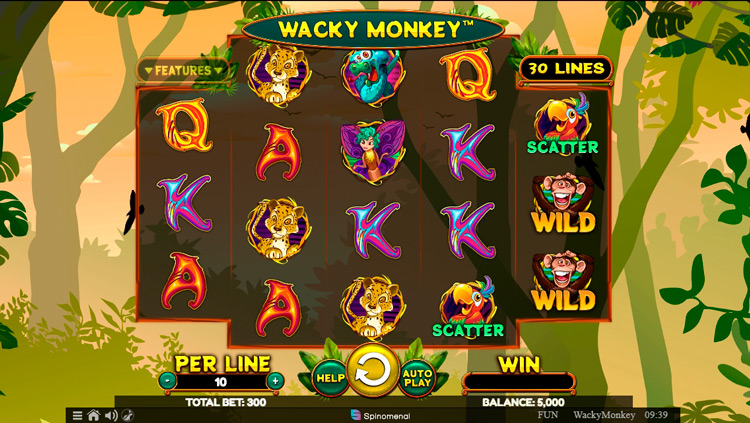This screenshot has width=750, height=423.
Task: Go to the home lobby
Action: click(93, 415)
